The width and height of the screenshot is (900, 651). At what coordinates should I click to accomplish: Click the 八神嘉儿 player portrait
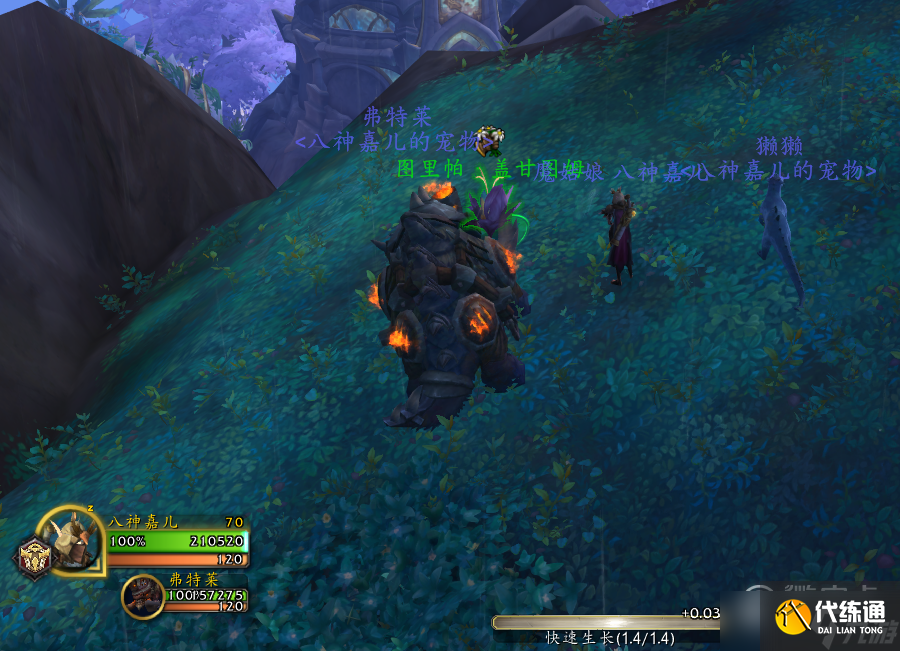[x=72, y=540]
